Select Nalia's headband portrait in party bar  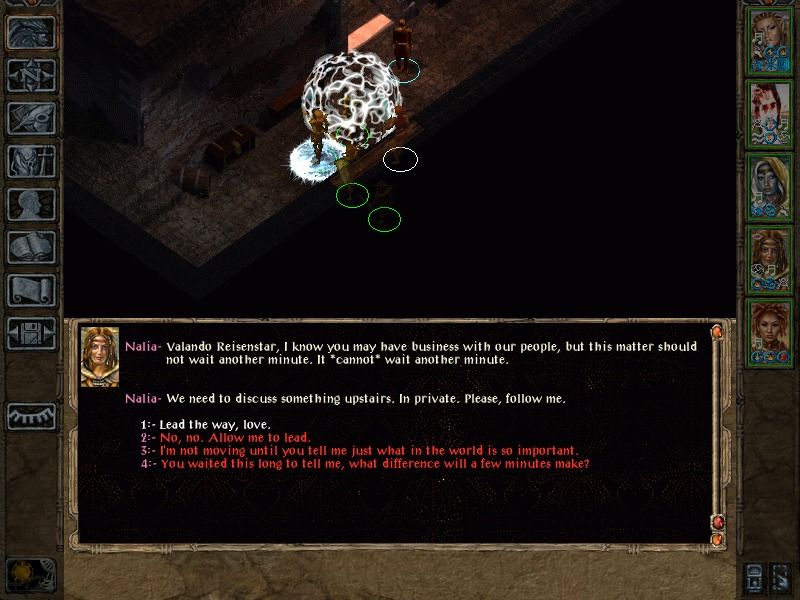[770, 258]
